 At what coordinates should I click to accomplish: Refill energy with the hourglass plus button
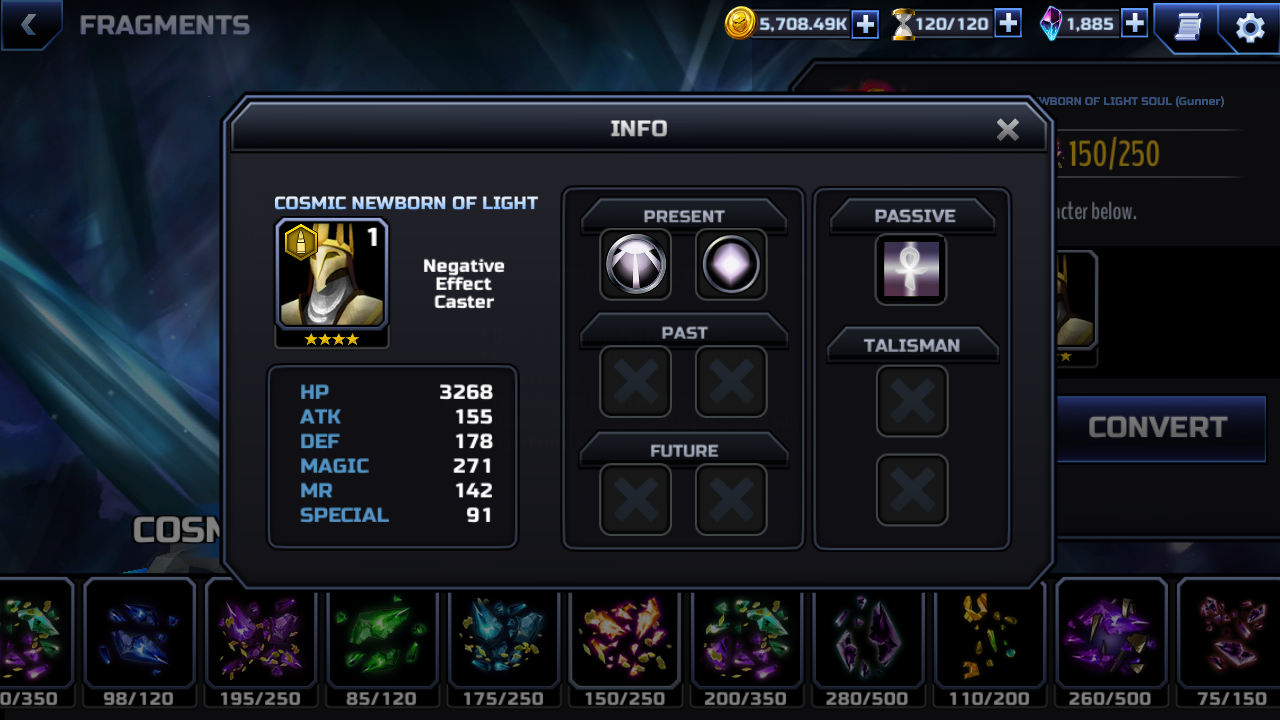1008,24
